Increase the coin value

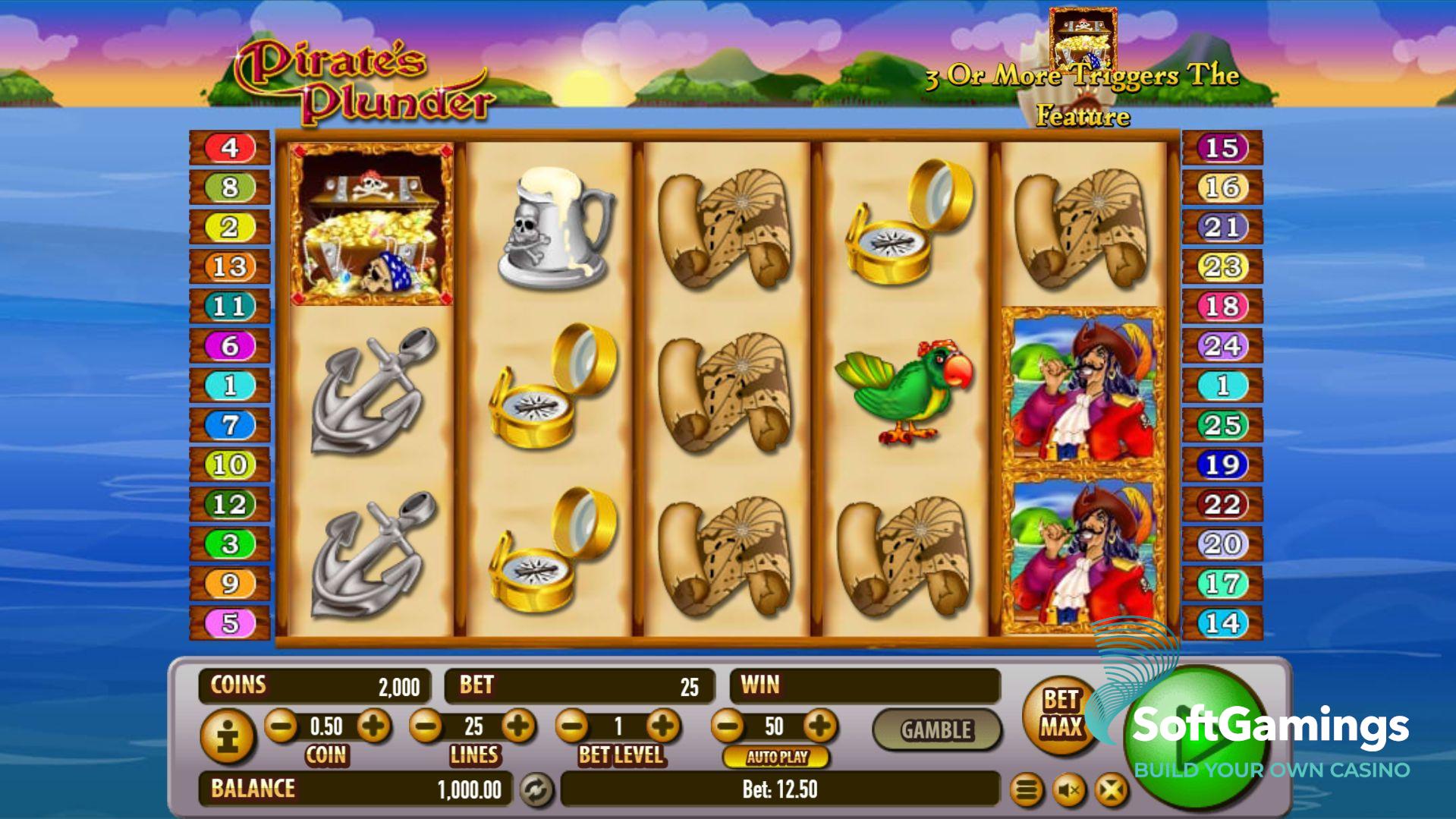tap(373, 726)
